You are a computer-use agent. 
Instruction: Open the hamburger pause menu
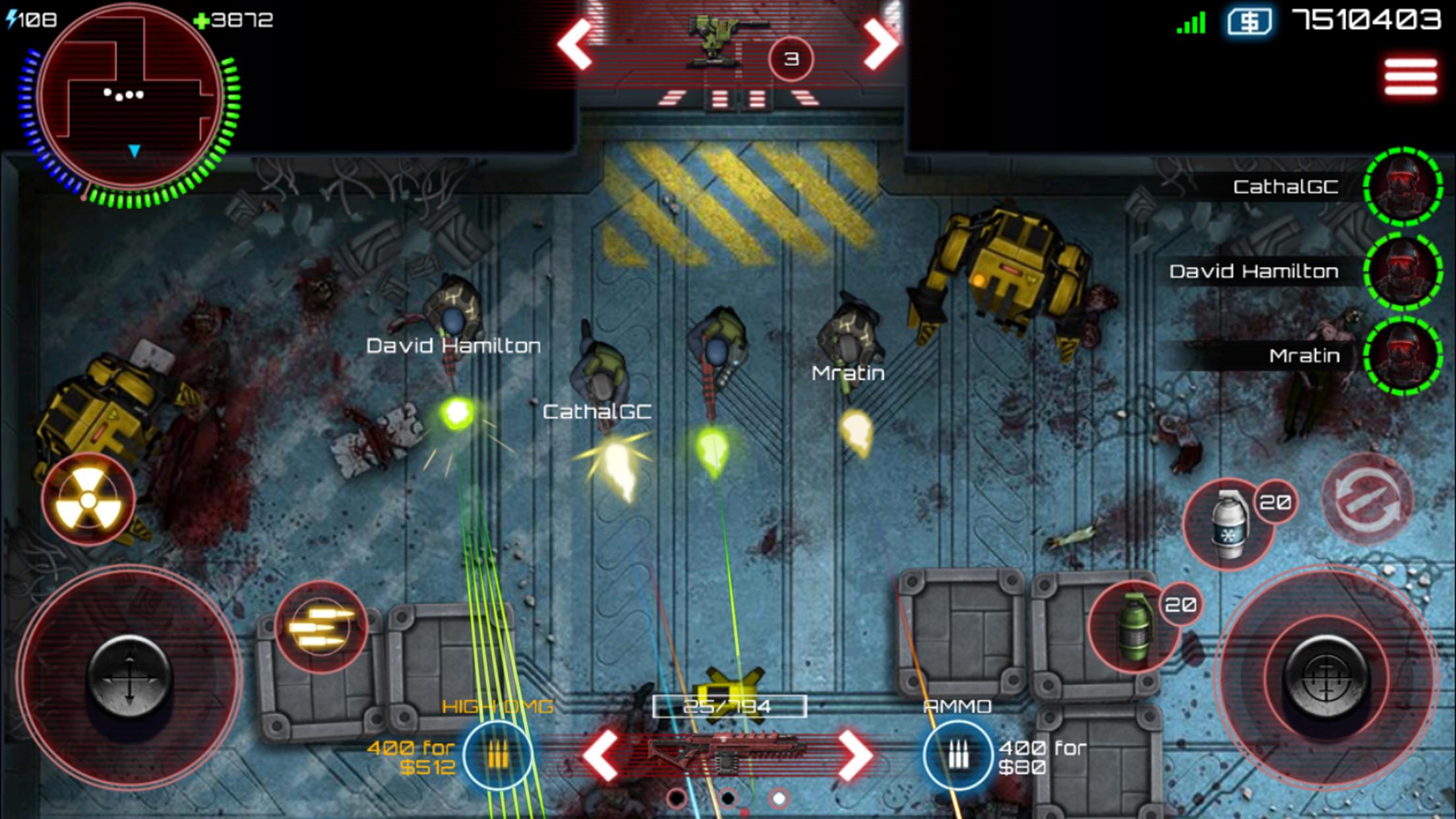coord(1410,77)
